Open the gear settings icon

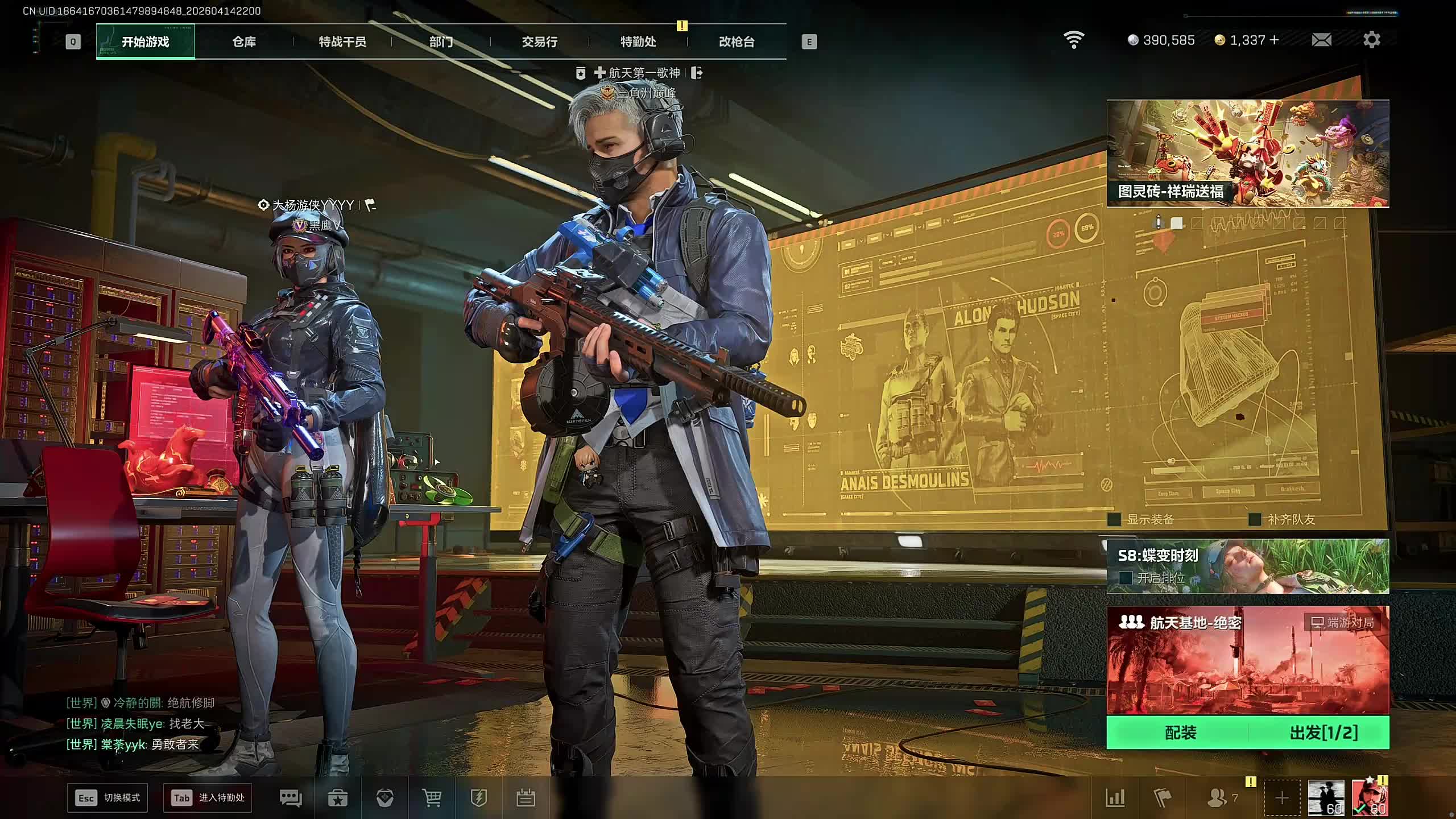pos(1371,40)
